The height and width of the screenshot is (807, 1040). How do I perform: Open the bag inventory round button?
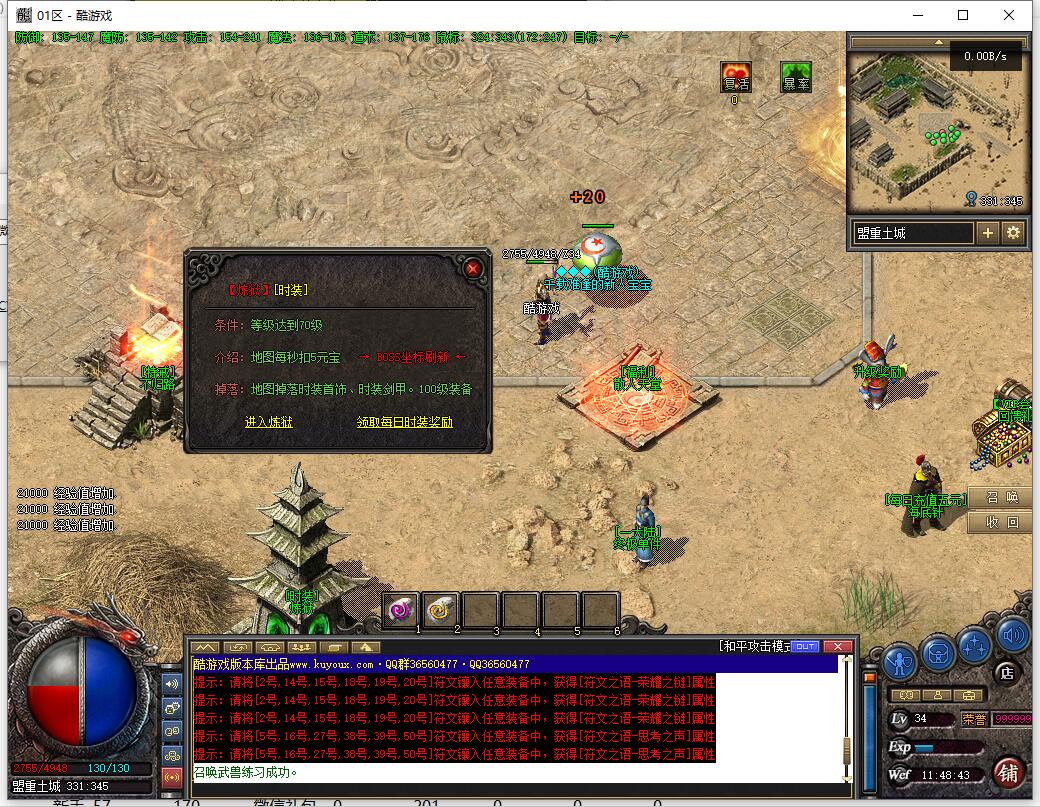[x=938, y=651]
